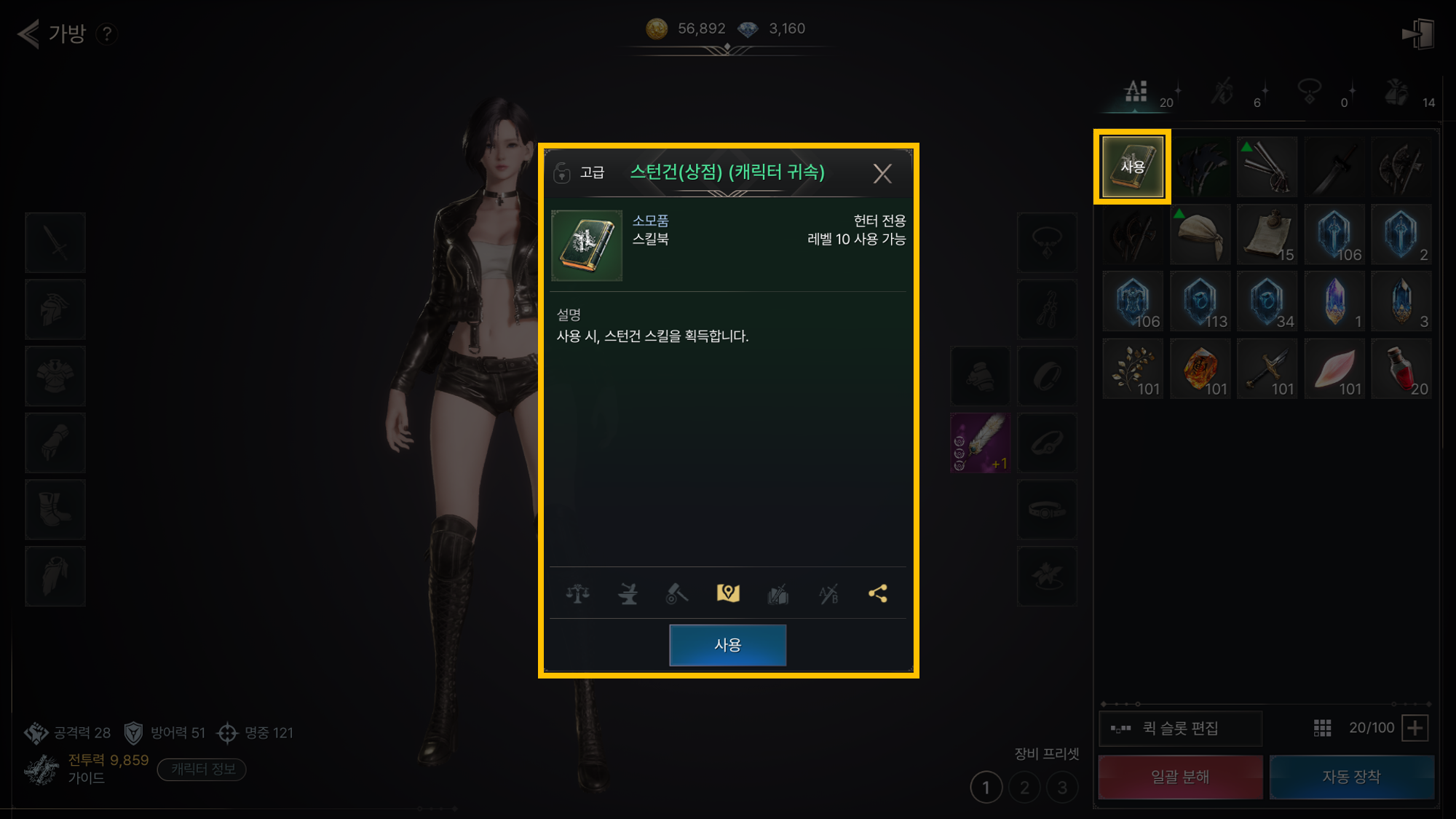Go back from the 가방 screen
This screenshot has width=1456, height=819.
click(28, 33)
